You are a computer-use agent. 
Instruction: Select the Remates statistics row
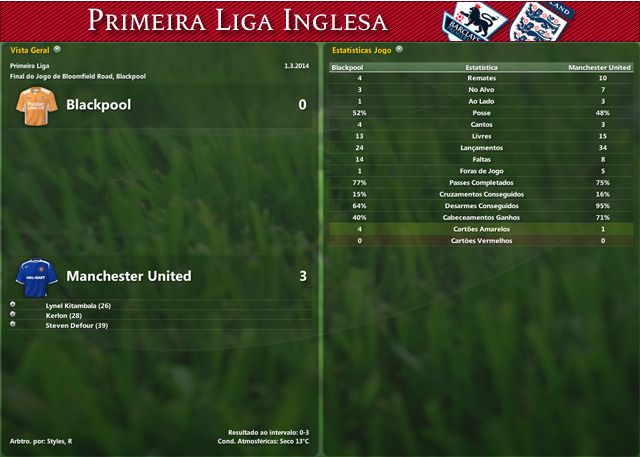click(x=481, y=78)
